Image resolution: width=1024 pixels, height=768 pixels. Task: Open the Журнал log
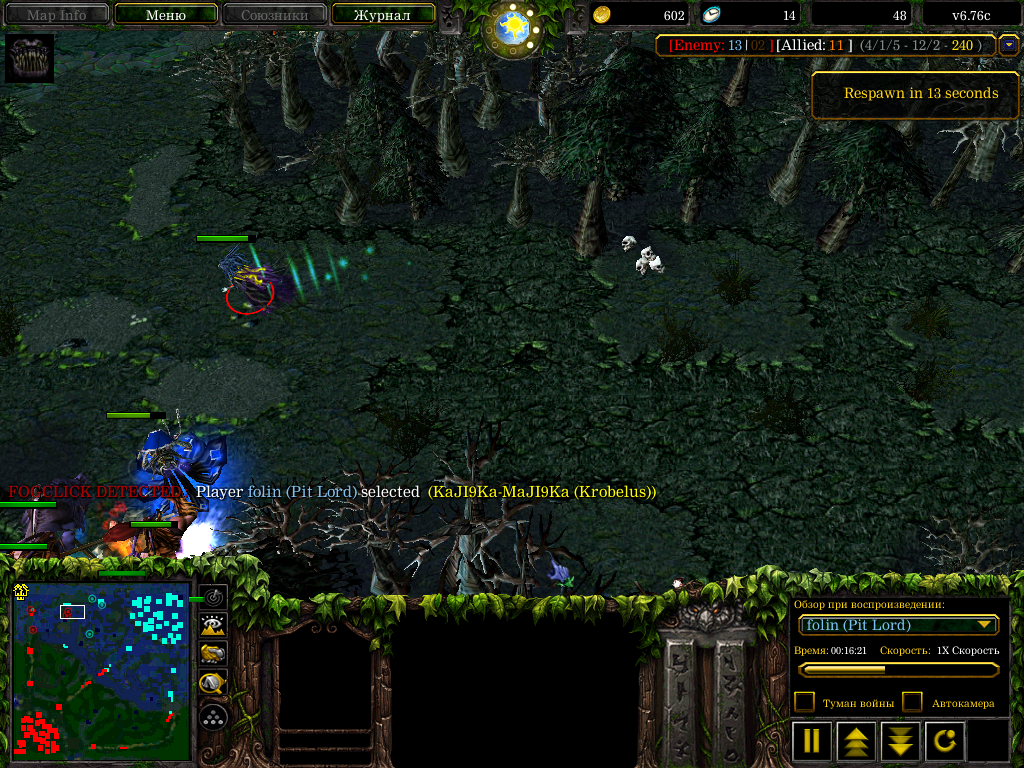[383, 15]
